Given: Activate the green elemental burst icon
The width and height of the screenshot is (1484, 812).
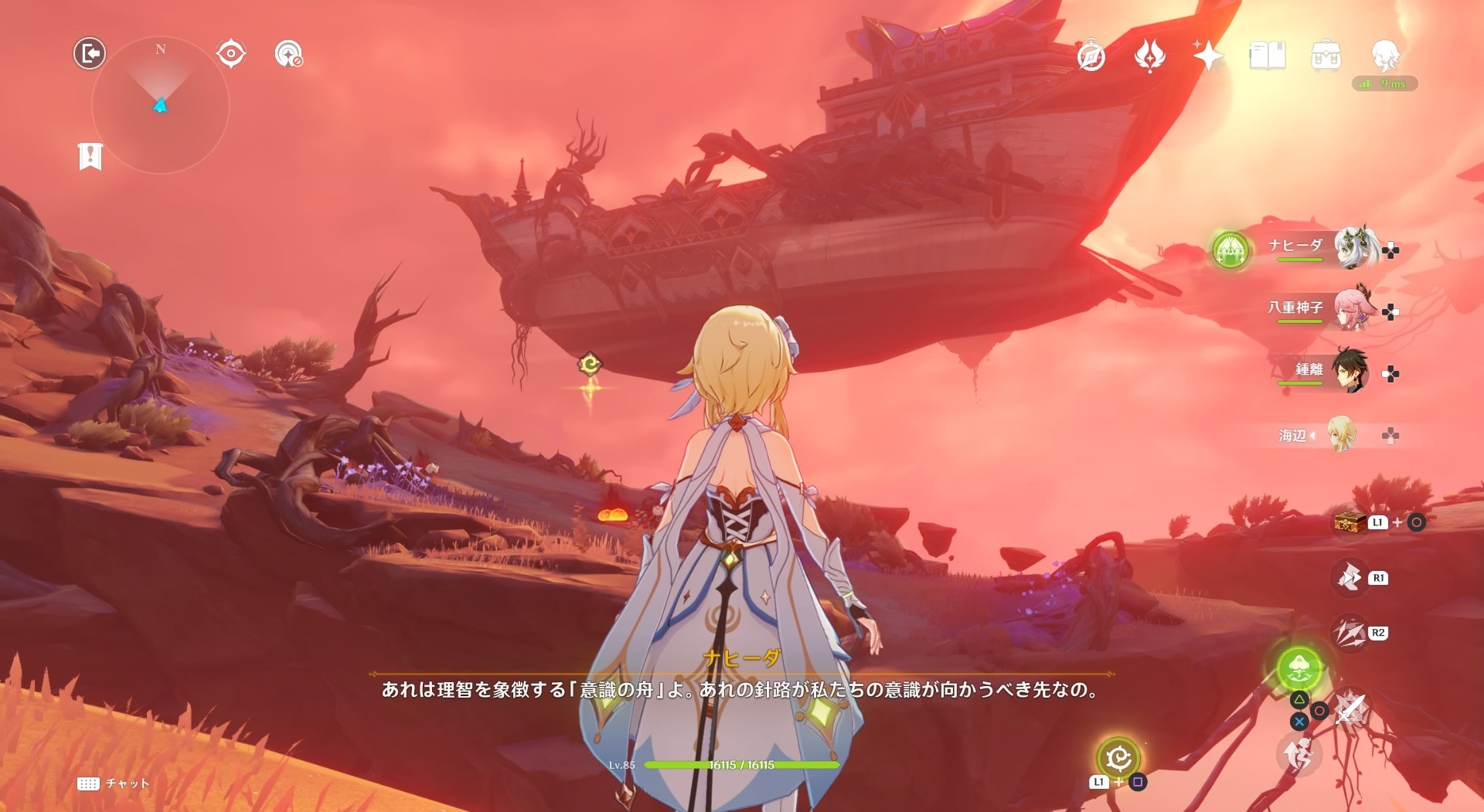Looking at the screenshot, I should click(1300, 668).
